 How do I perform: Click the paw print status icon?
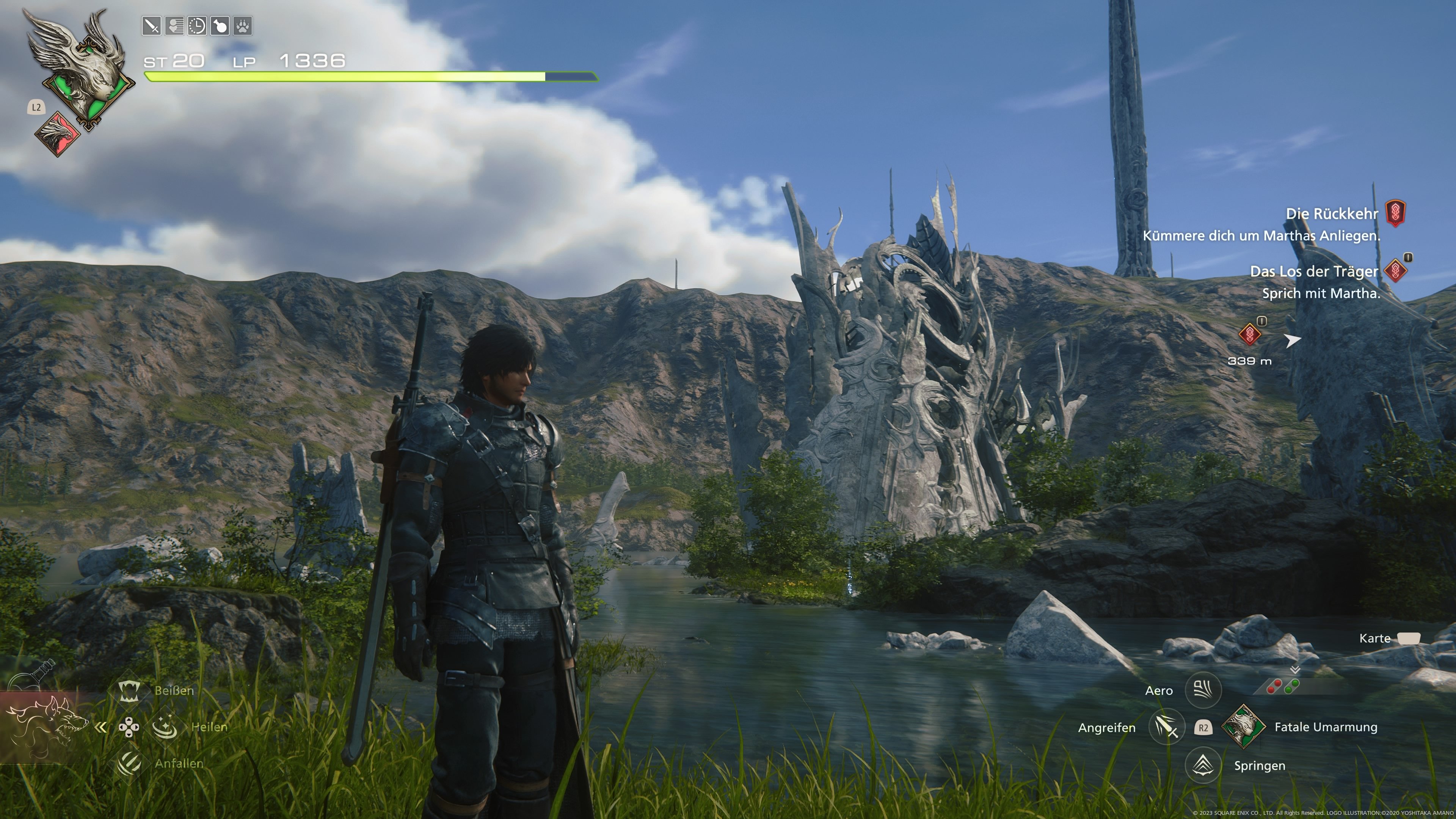tap(243, 26)
